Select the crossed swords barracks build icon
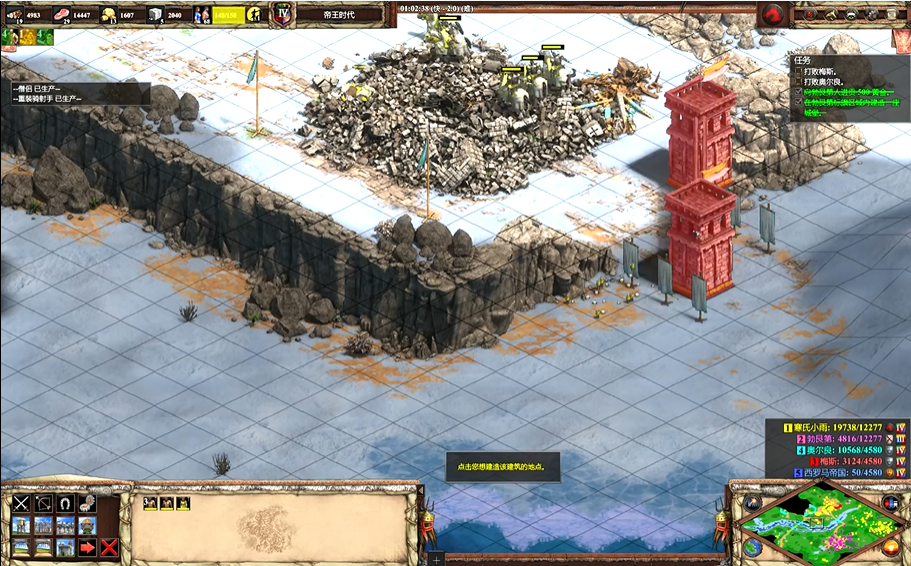 pos(21,503)
